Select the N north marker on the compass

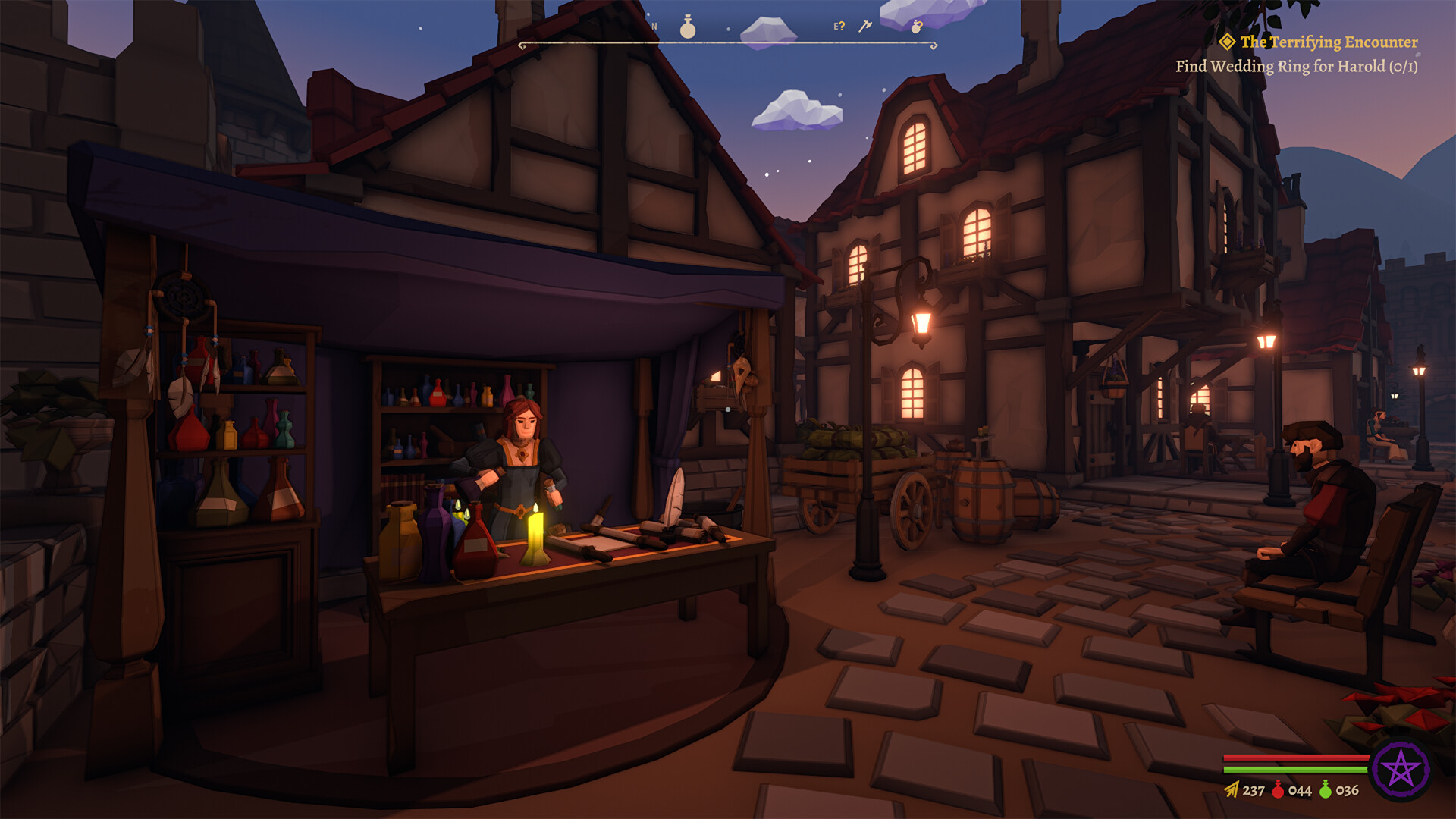point(654,25)
